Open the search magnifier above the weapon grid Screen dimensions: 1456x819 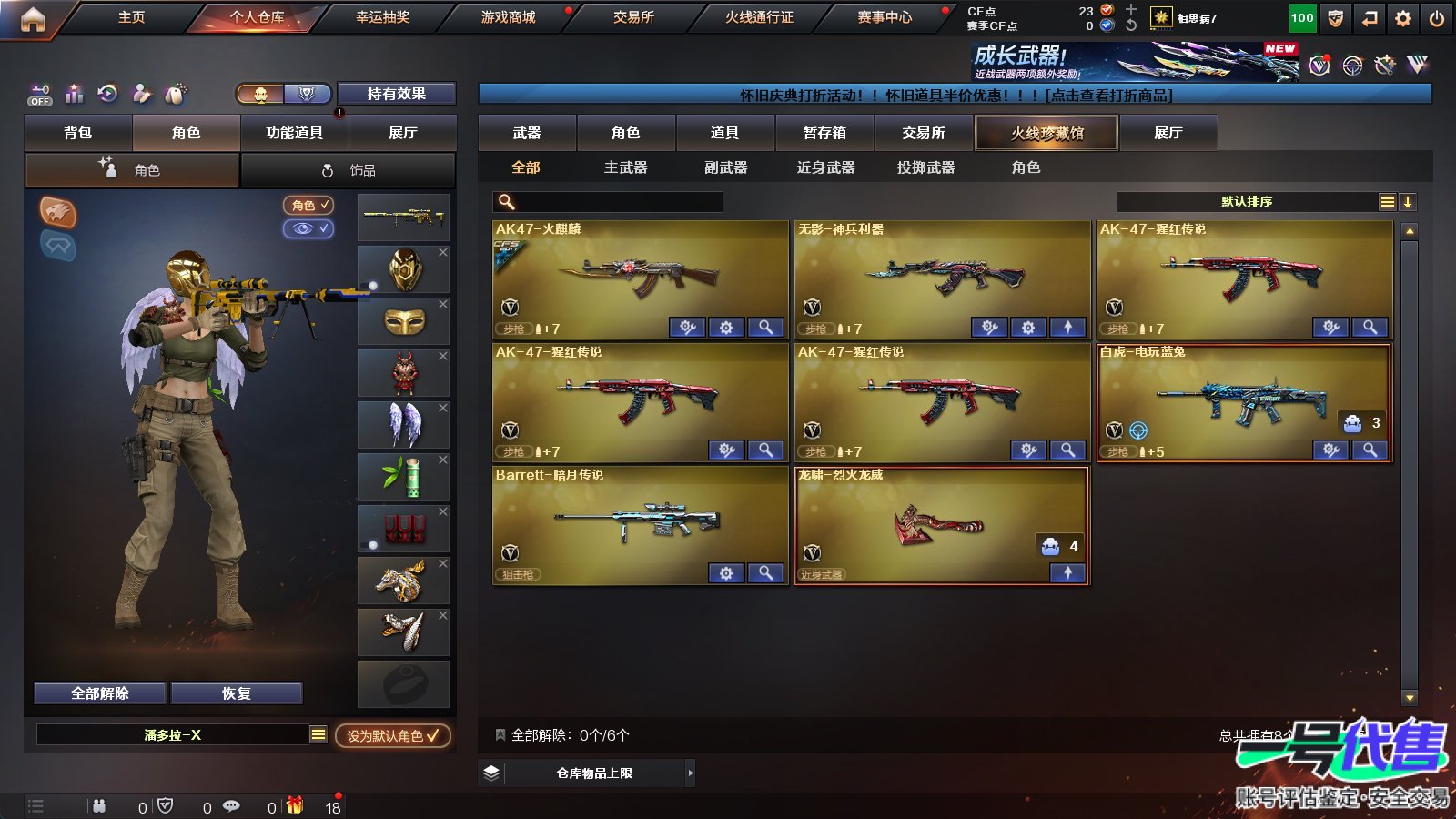[x=504, y=202]
